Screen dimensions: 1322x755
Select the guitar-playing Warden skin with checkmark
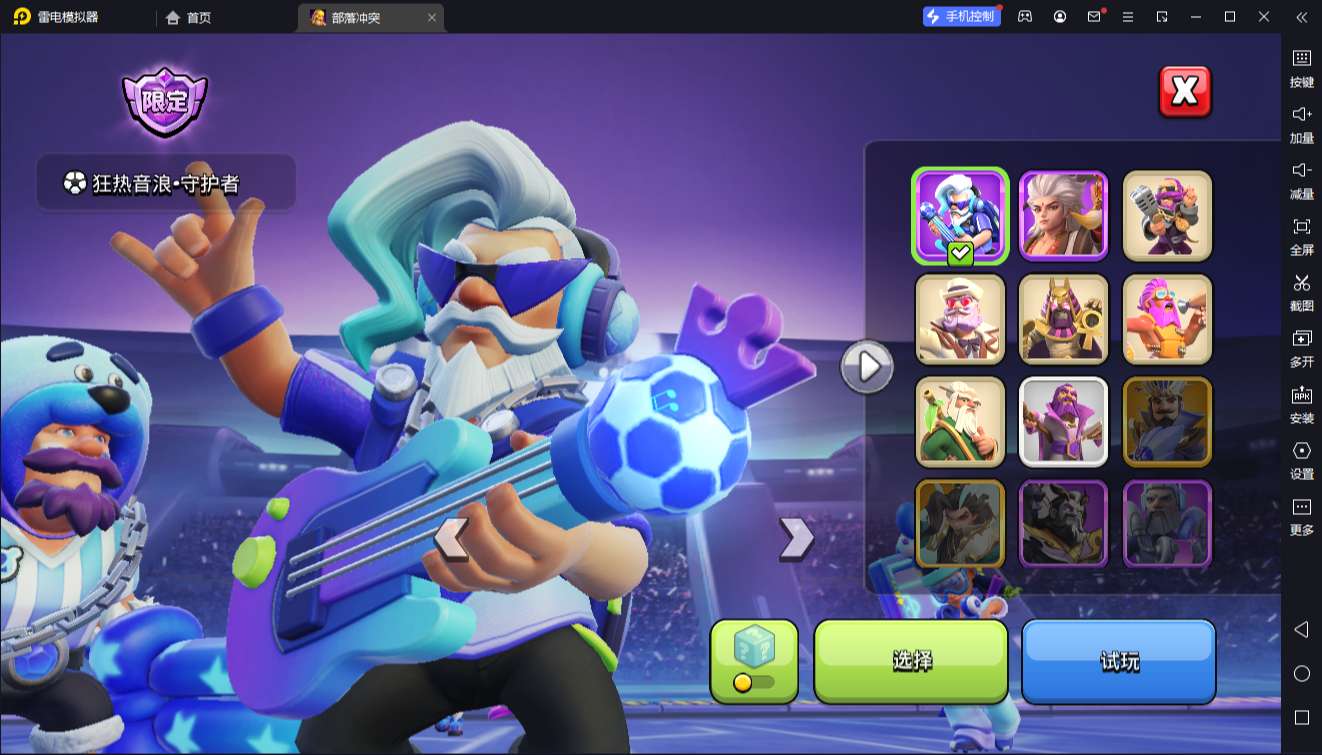[x=960, y=215]
